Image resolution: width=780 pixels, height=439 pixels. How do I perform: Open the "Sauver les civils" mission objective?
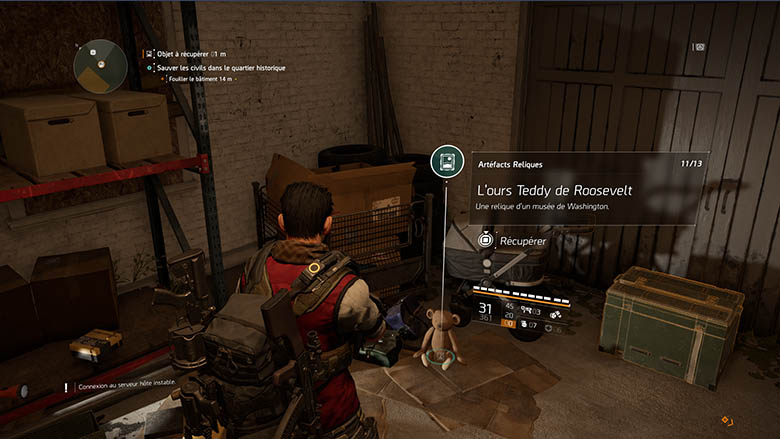218,67
